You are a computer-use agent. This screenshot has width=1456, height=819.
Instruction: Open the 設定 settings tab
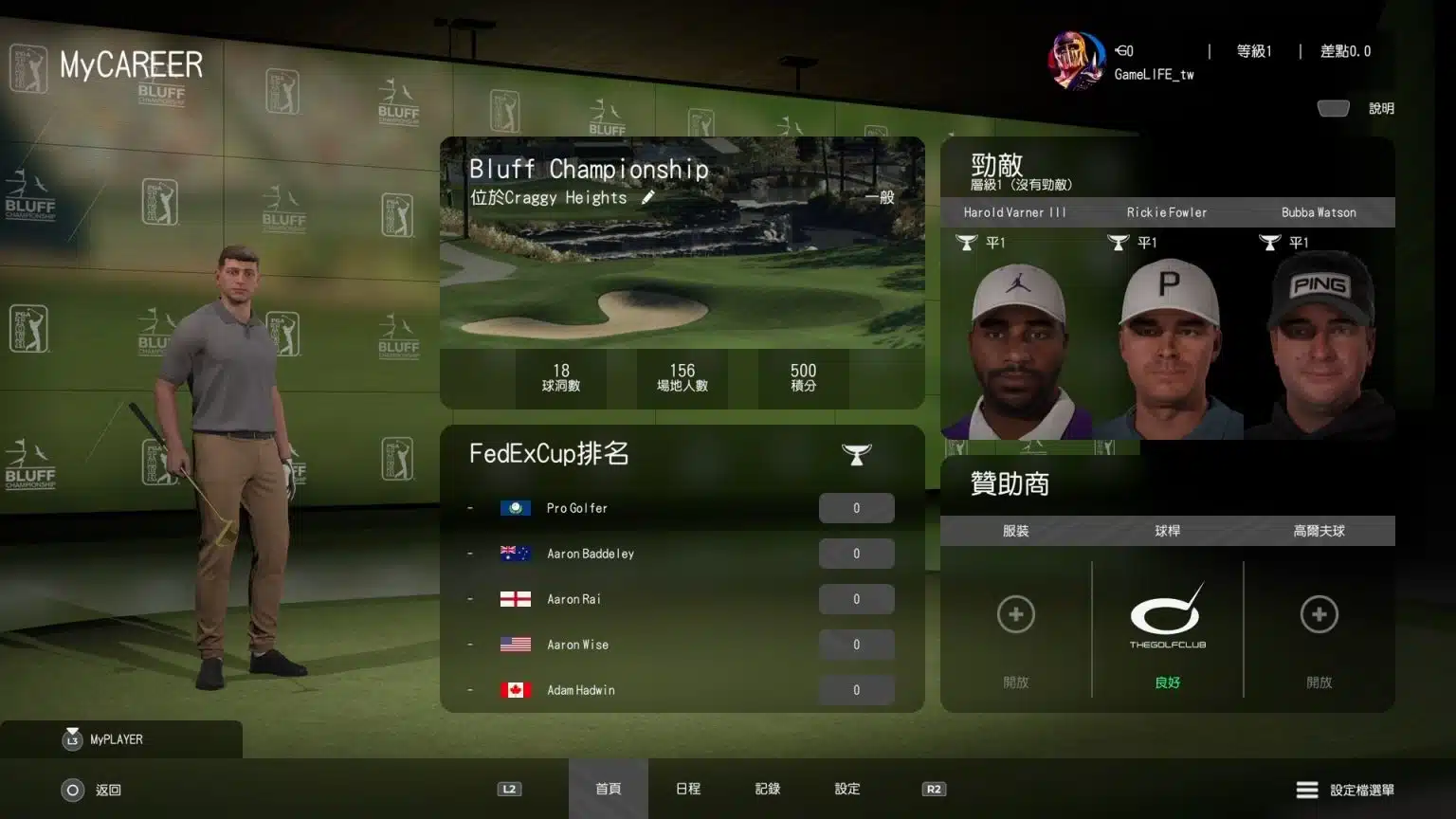pyautogui.click(x=847, y=789)
